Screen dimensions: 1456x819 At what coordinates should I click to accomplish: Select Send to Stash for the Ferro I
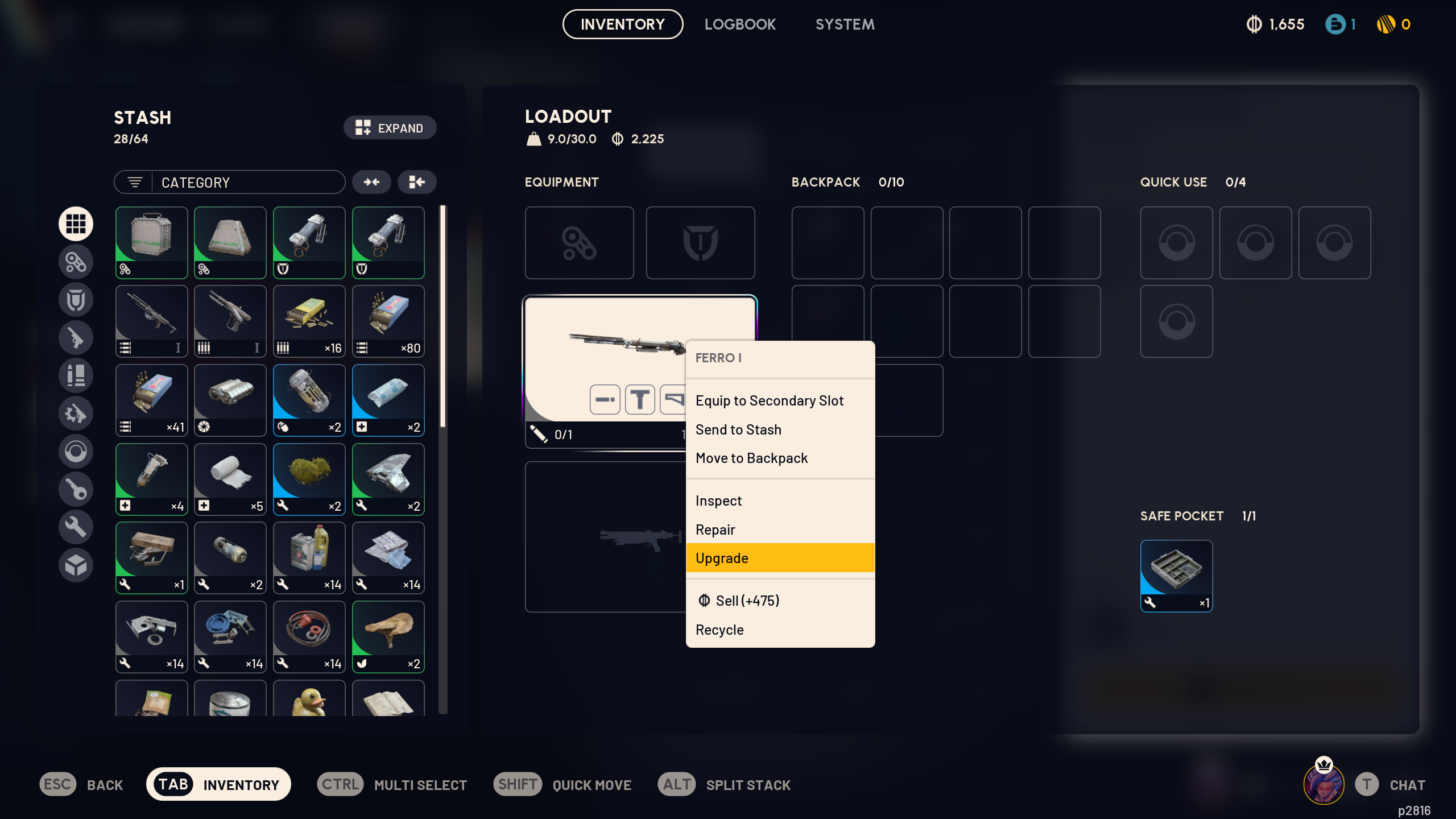click(x=738, y=429)
